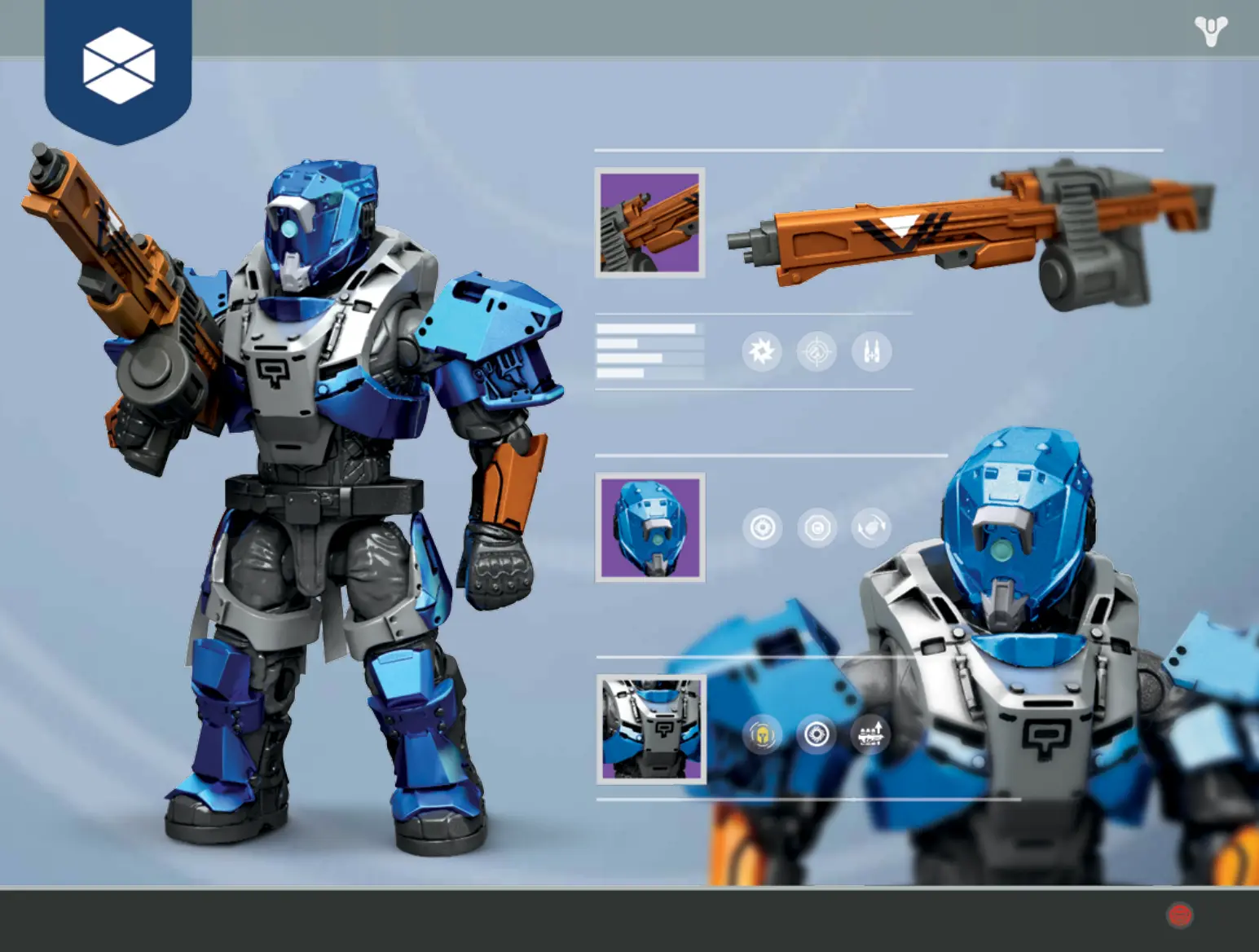Choose the twin bullets weapon perk

(x=871, y=352)
